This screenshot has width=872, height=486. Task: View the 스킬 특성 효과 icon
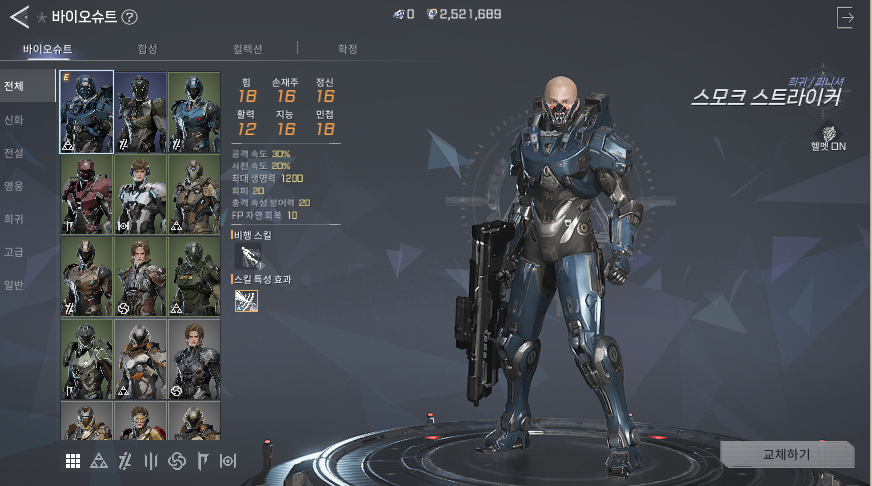(x=246, y=300)
